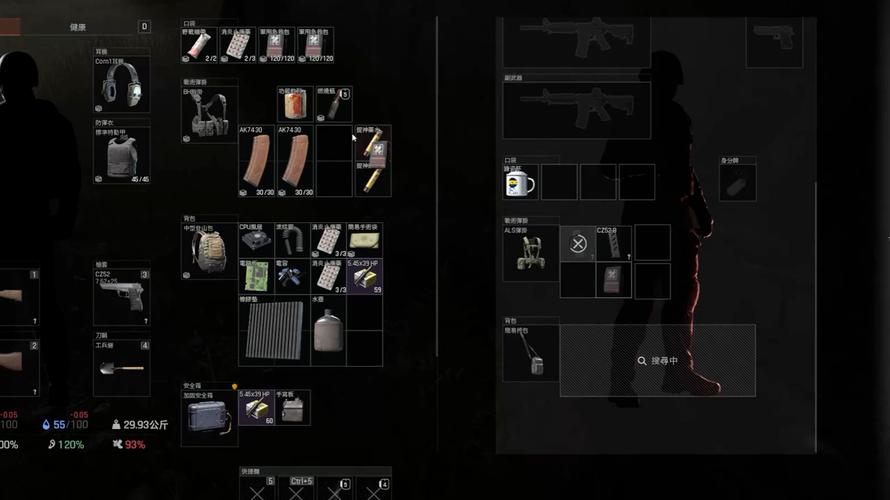Select the ALS chest rig on the body

click(x=530, y=254)
